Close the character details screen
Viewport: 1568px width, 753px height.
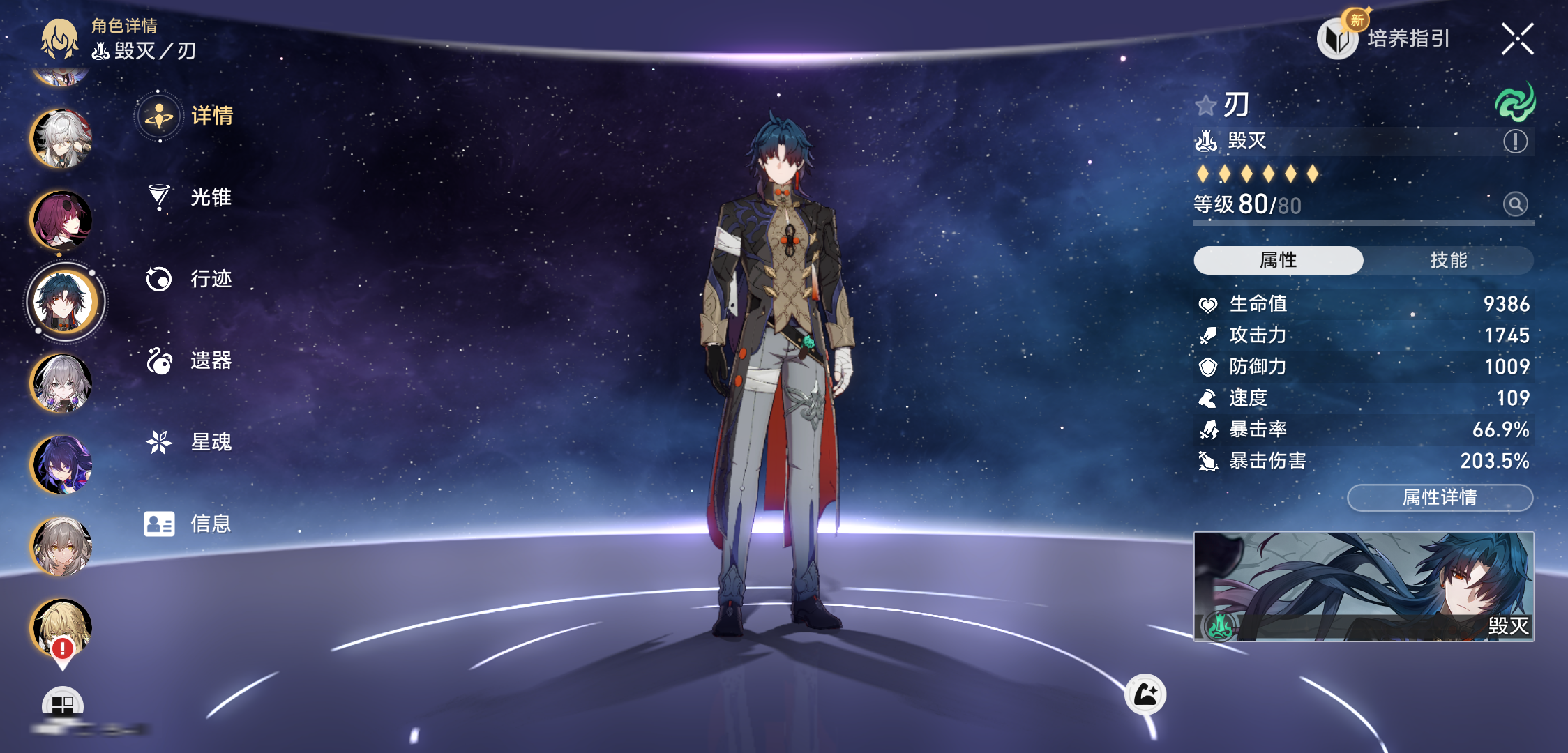pos(1517,39)
